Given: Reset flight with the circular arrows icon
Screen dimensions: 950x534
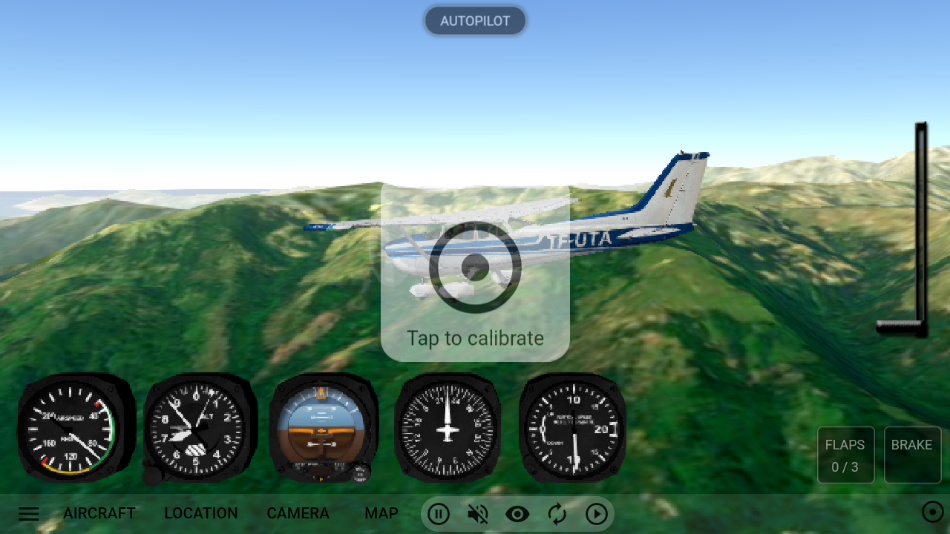Looking at the screenshot, I should tap(557, 514).
